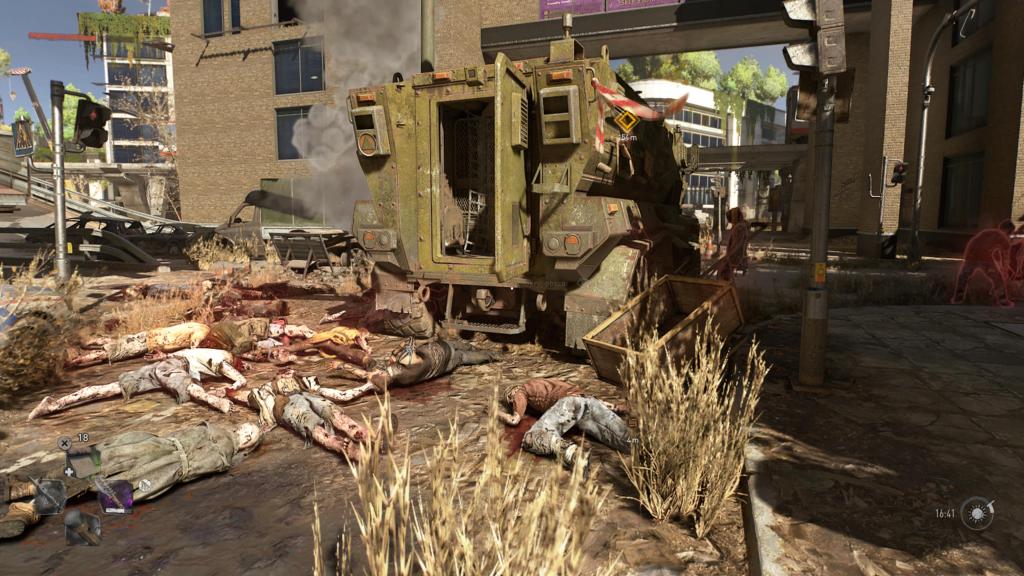Click the sun day-night cycle icon
1024x576 pixels.
(977, 513)
